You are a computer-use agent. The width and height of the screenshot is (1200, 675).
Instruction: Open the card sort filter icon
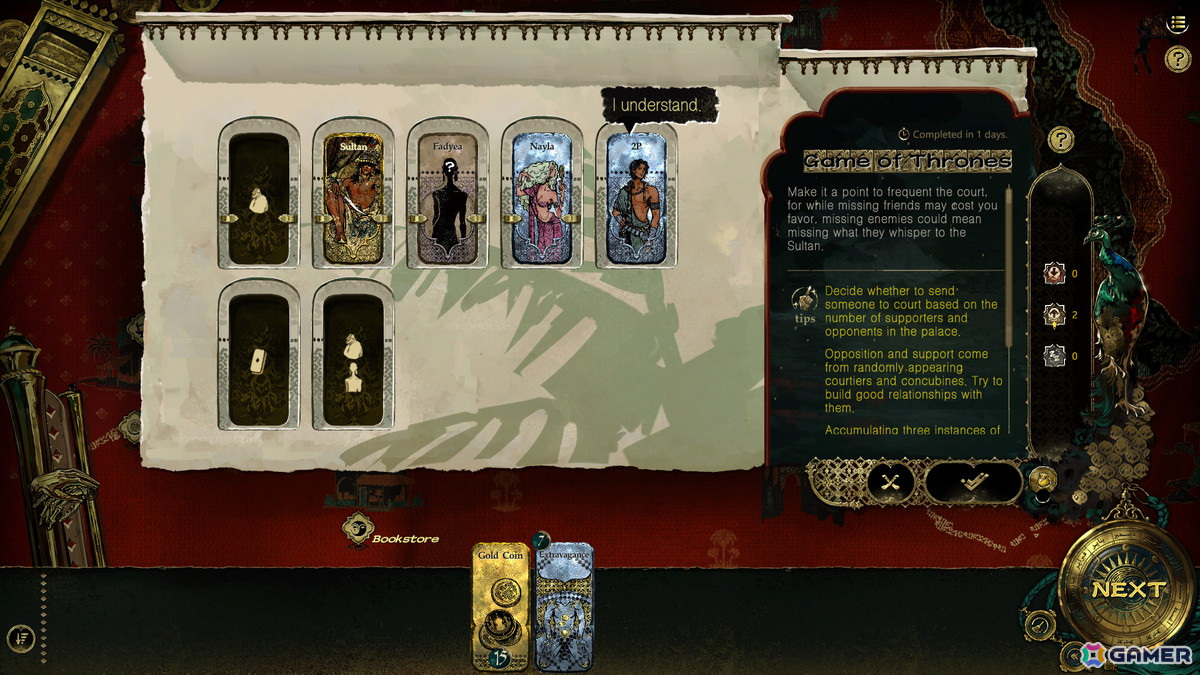click(21, 636)
